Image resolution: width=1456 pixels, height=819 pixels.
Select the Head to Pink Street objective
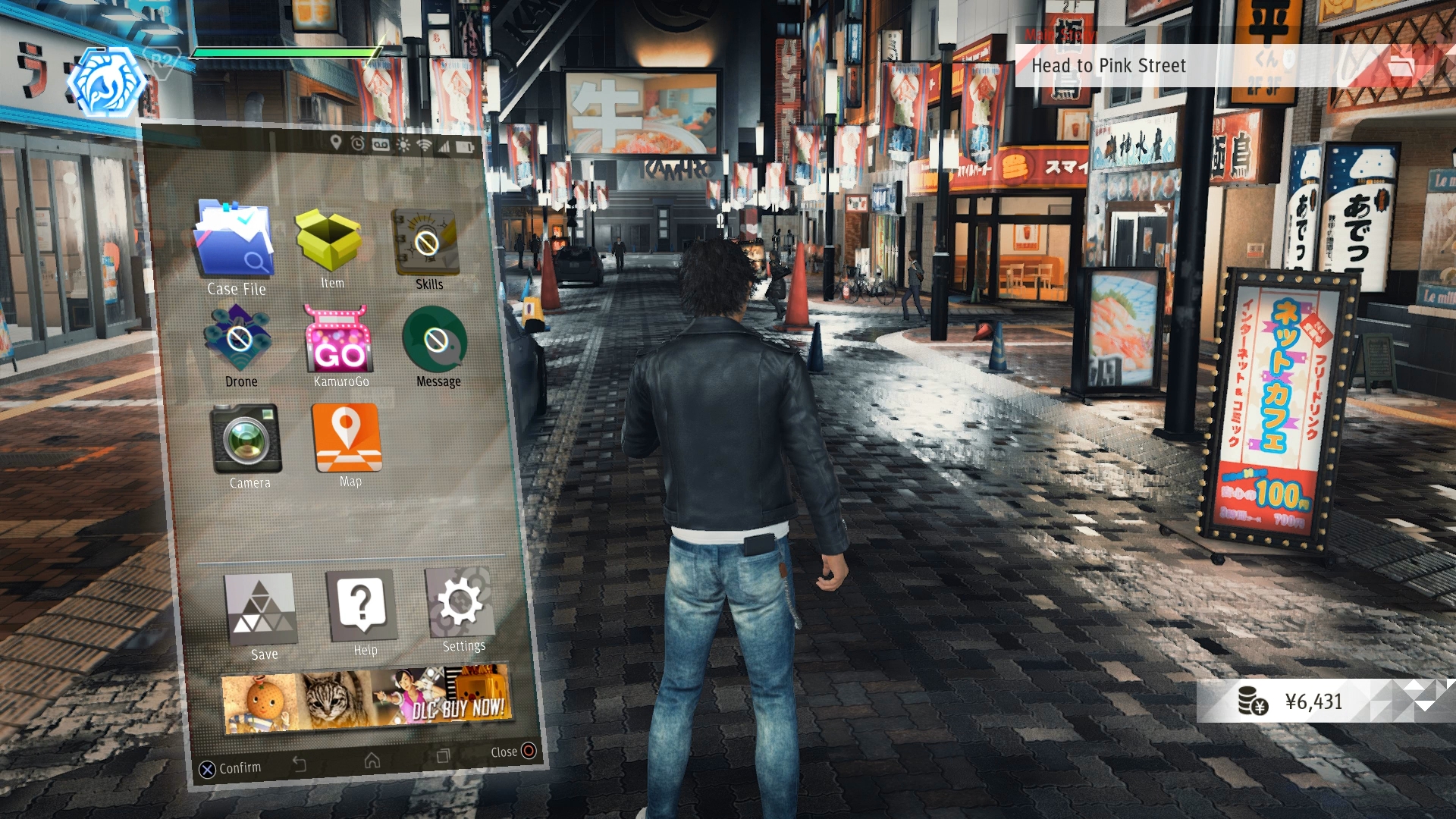(x=1108, y=66)
